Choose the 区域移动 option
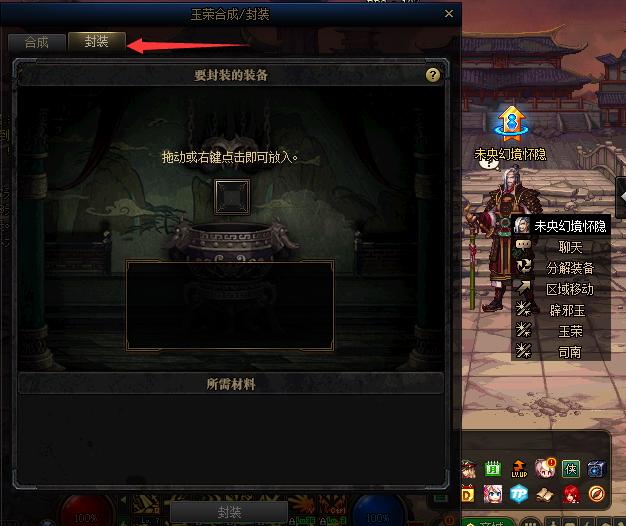The width and height of the screenshot is (626, 526). pos(569,289)
